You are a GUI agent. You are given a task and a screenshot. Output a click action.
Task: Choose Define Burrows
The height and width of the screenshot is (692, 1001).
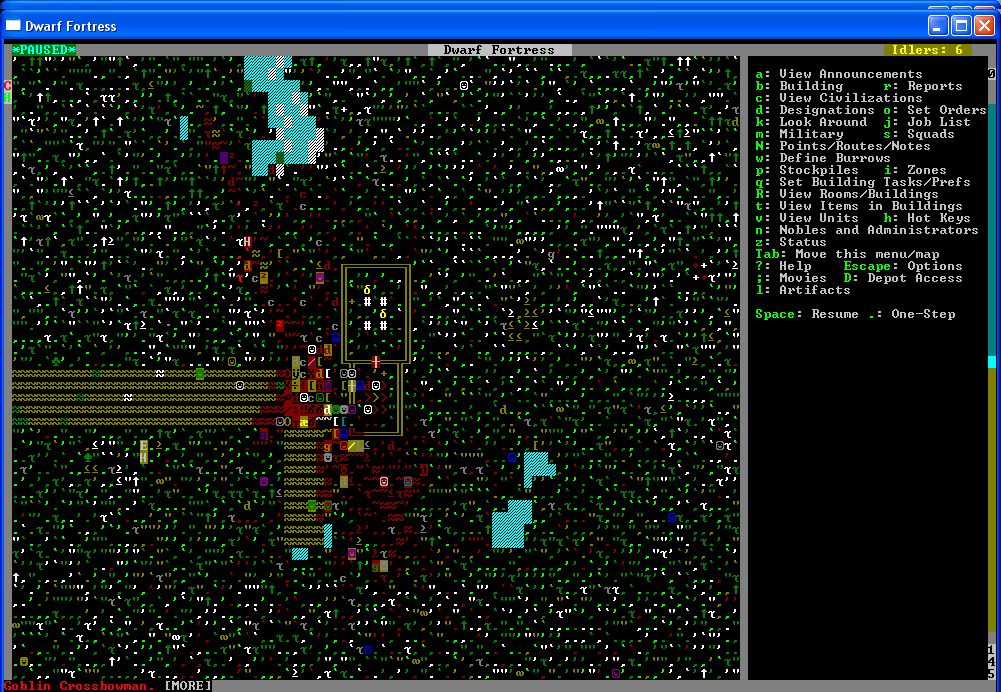[834, 158]
